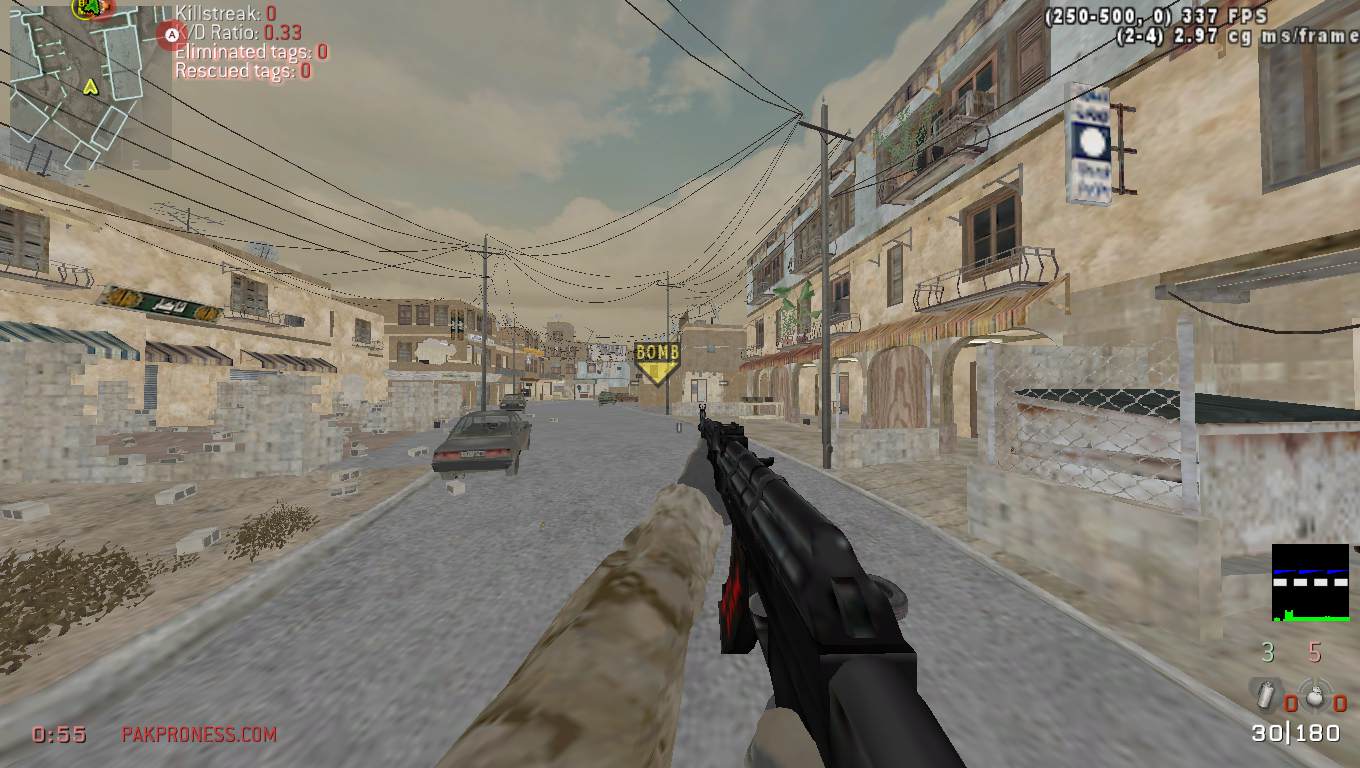Viewport: 1360px width, 768px height.
Task: Select the frag grenade icon
Action: coord(1316,694)
